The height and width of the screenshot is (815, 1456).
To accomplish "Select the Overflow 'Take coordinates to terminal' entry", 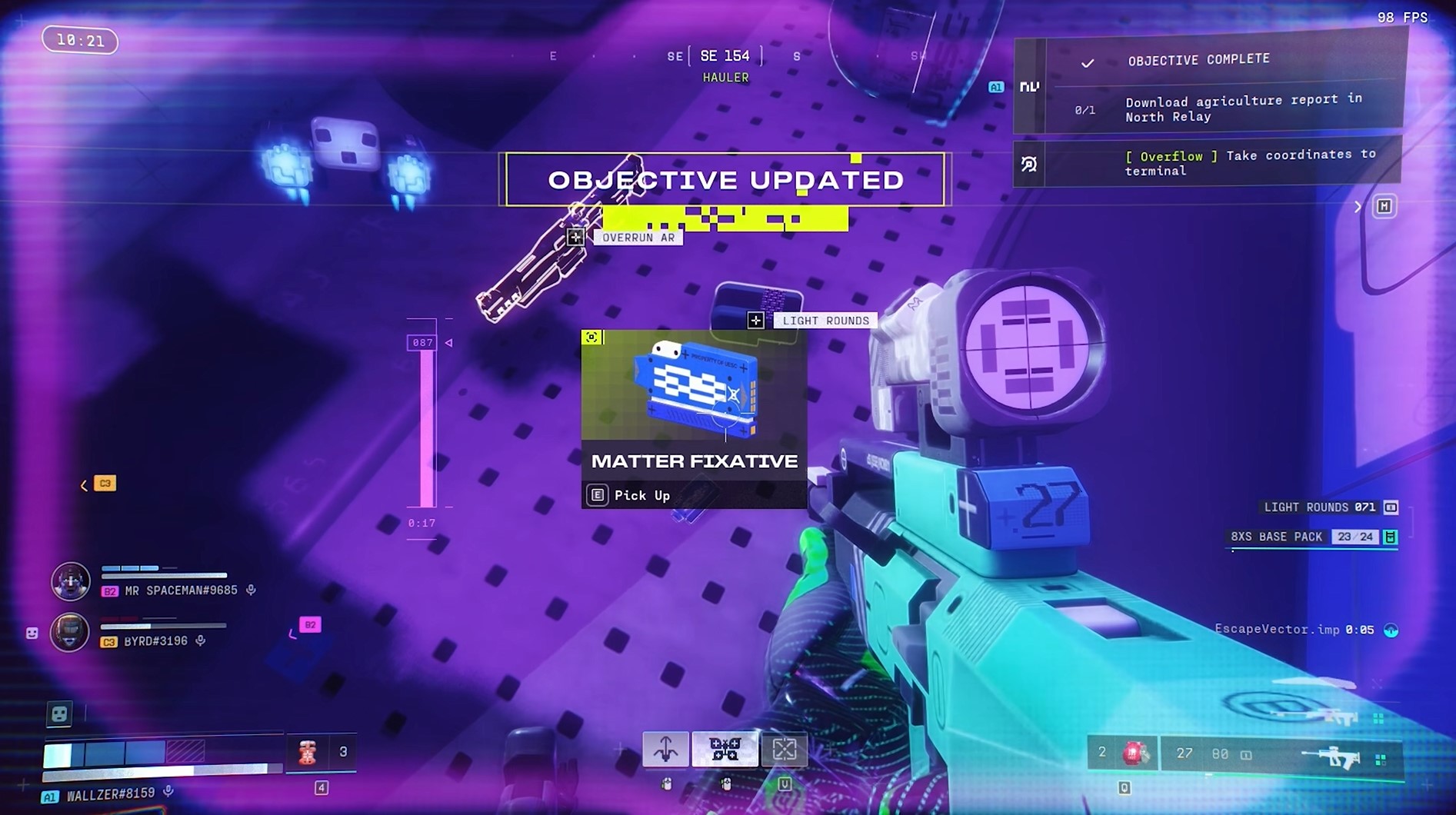I will pos(1206,162).
